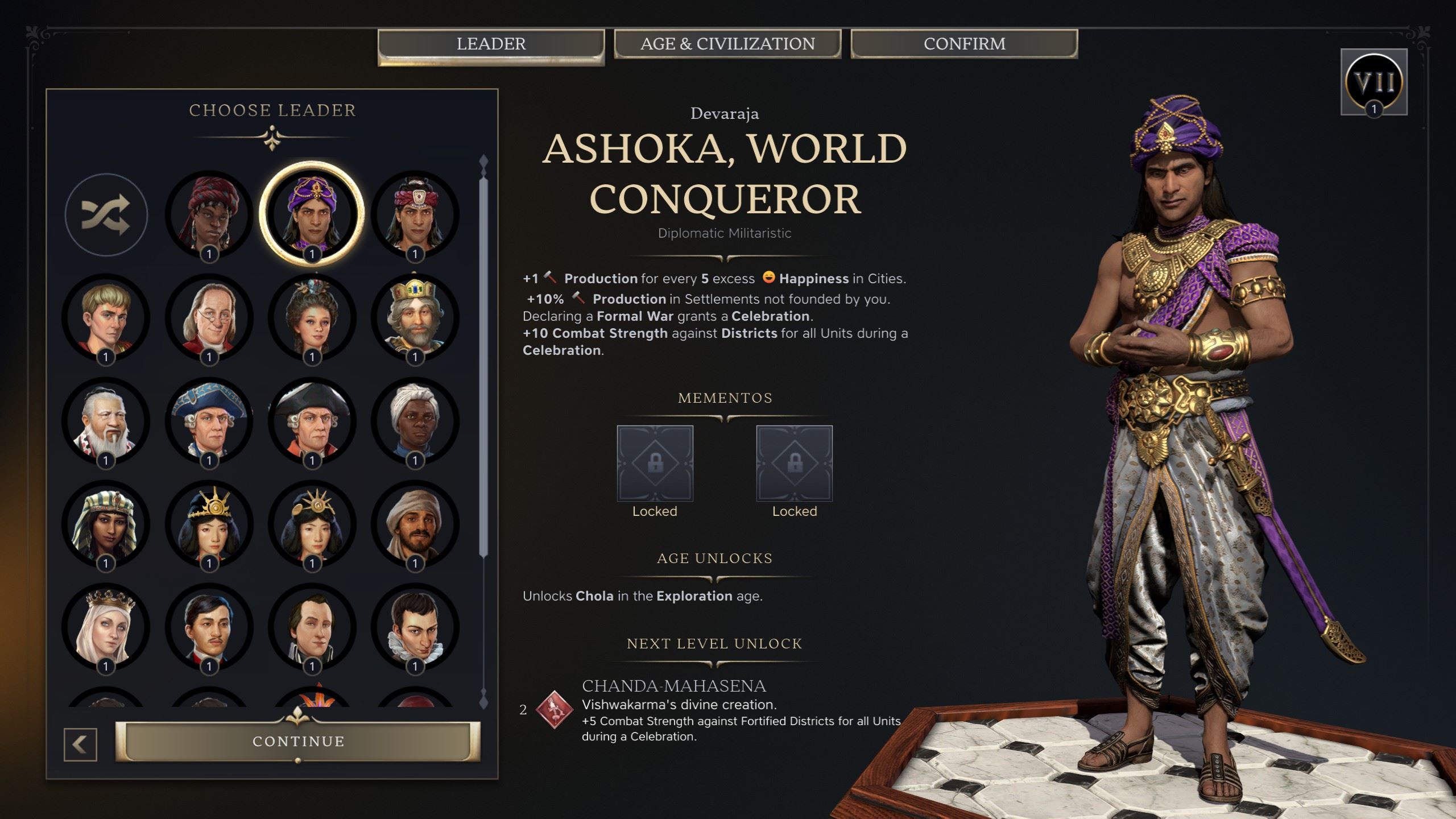The width and height of the screenshot is (1456, 819).
Task: Choose the white-bearded Confucius portrait
Action: click(106, 421)
